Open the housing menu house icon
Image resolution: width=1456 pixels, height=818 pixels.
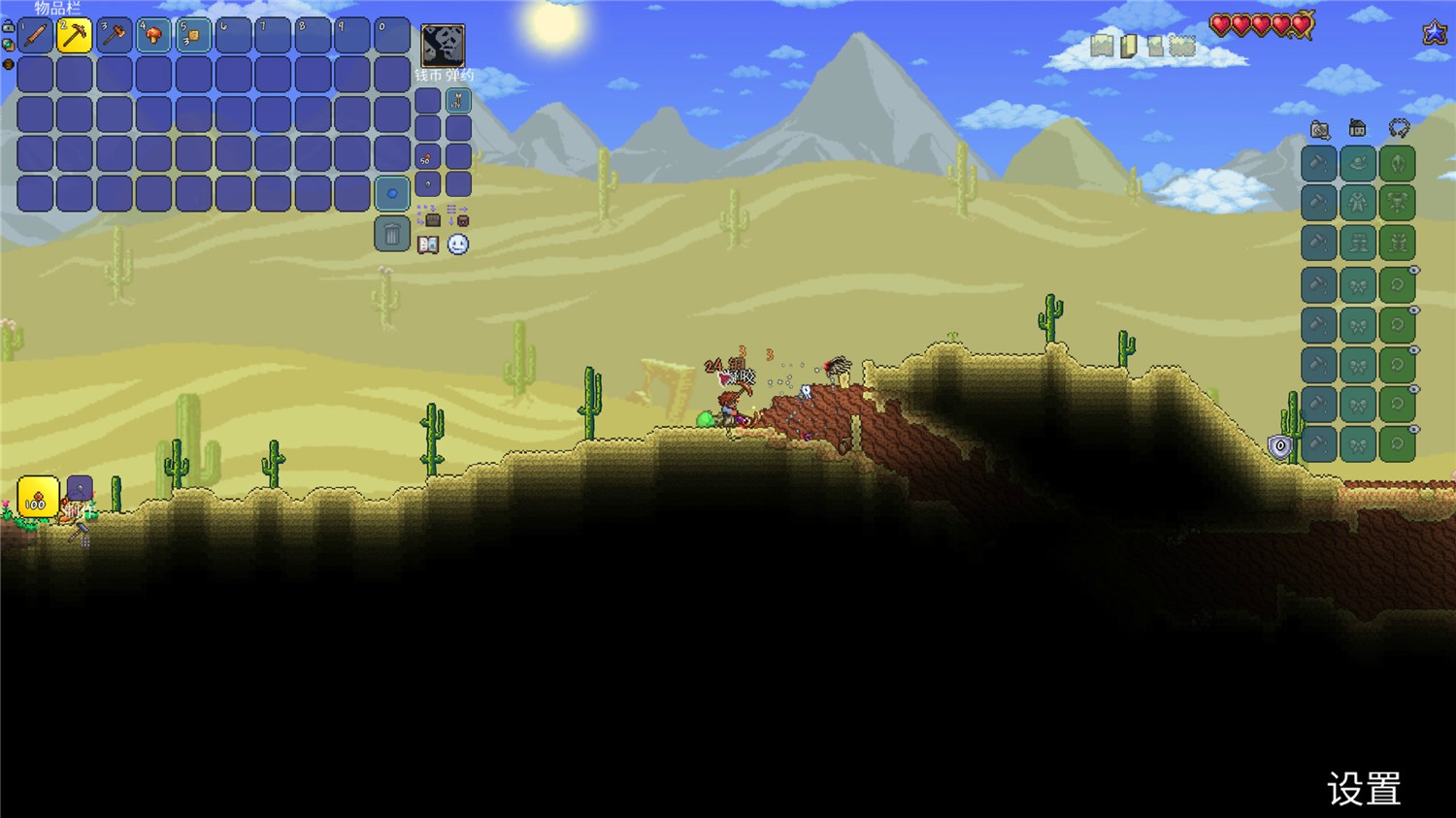pos(1358,129)
